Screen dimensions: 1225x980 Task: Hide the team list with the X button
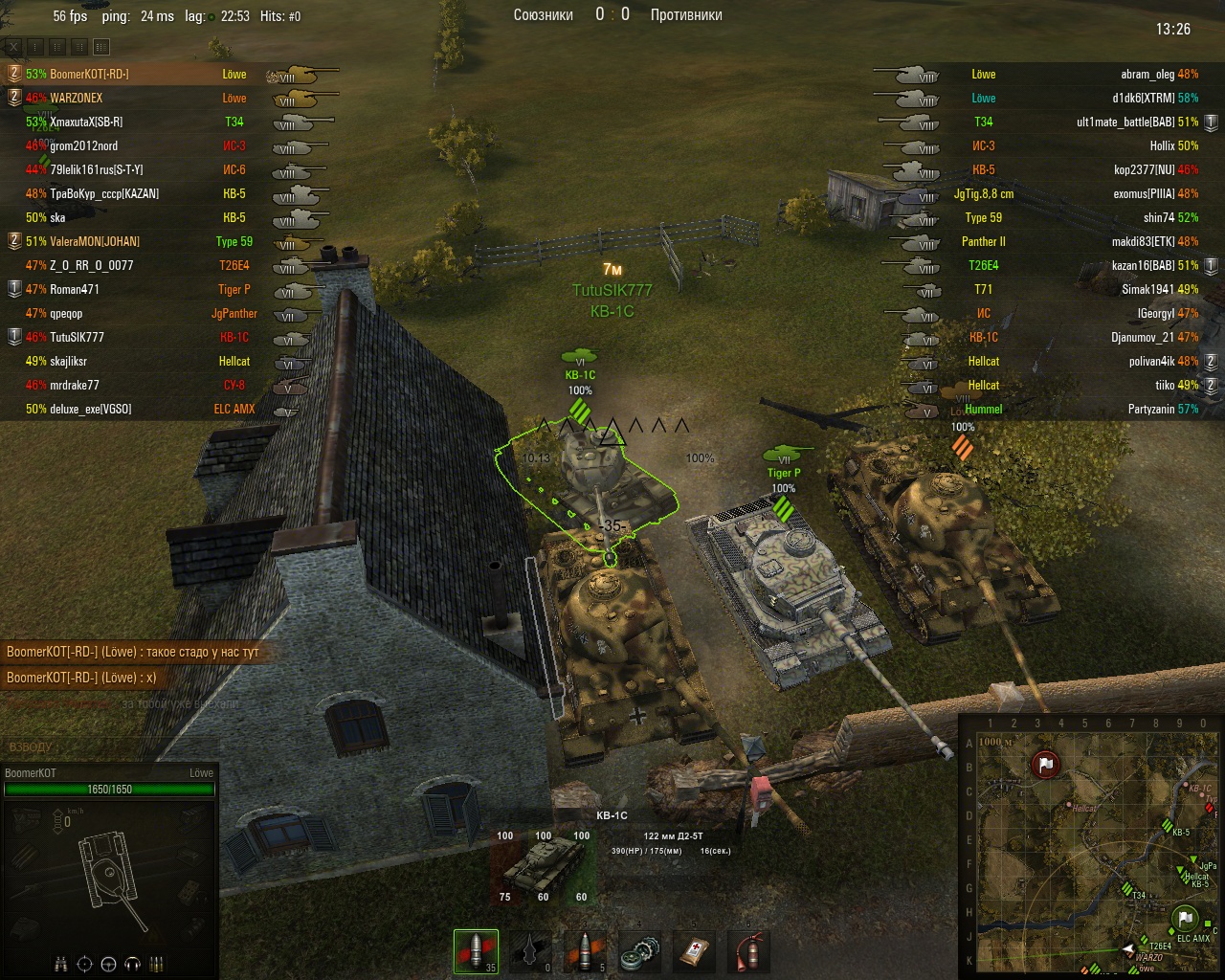pos(13,46)
